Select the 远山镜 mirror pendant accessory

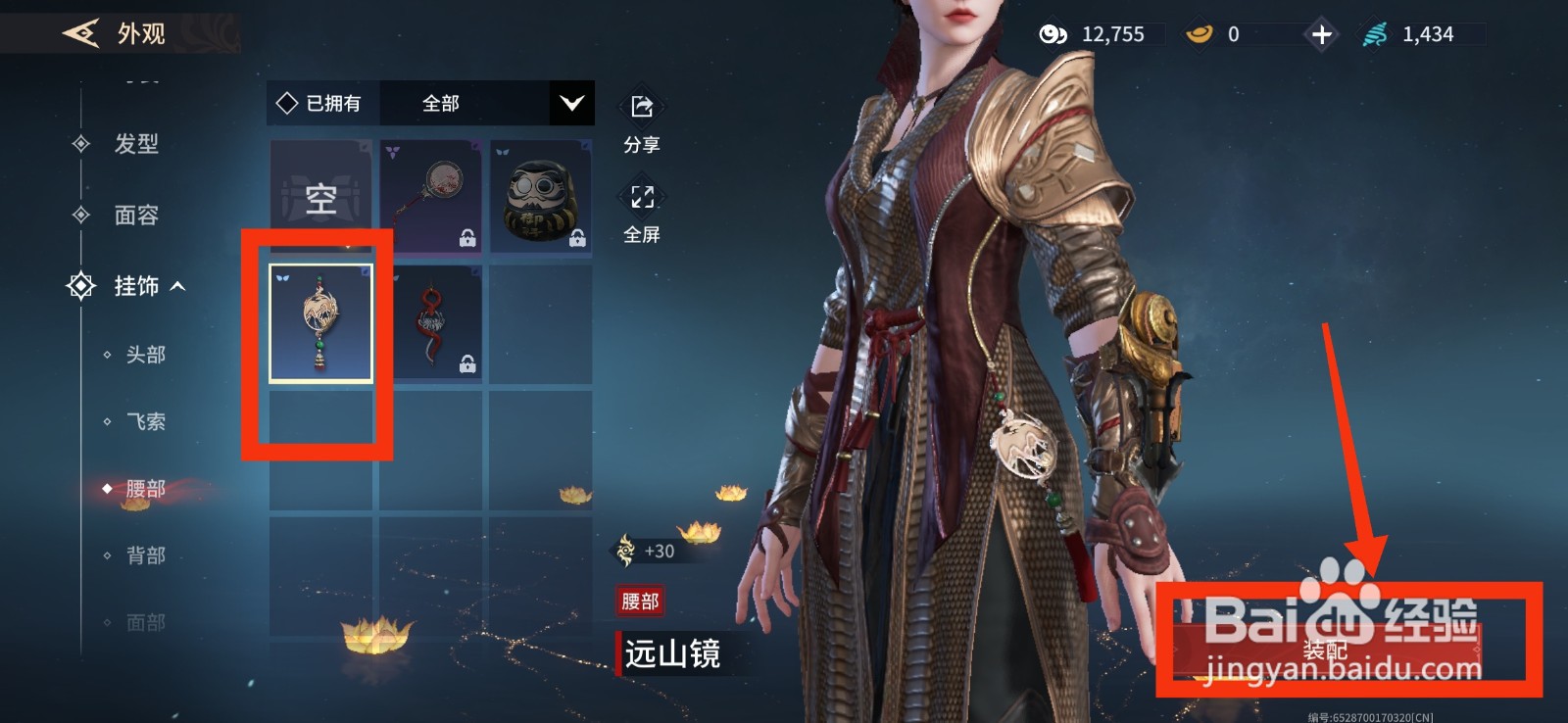coord(320,323)
